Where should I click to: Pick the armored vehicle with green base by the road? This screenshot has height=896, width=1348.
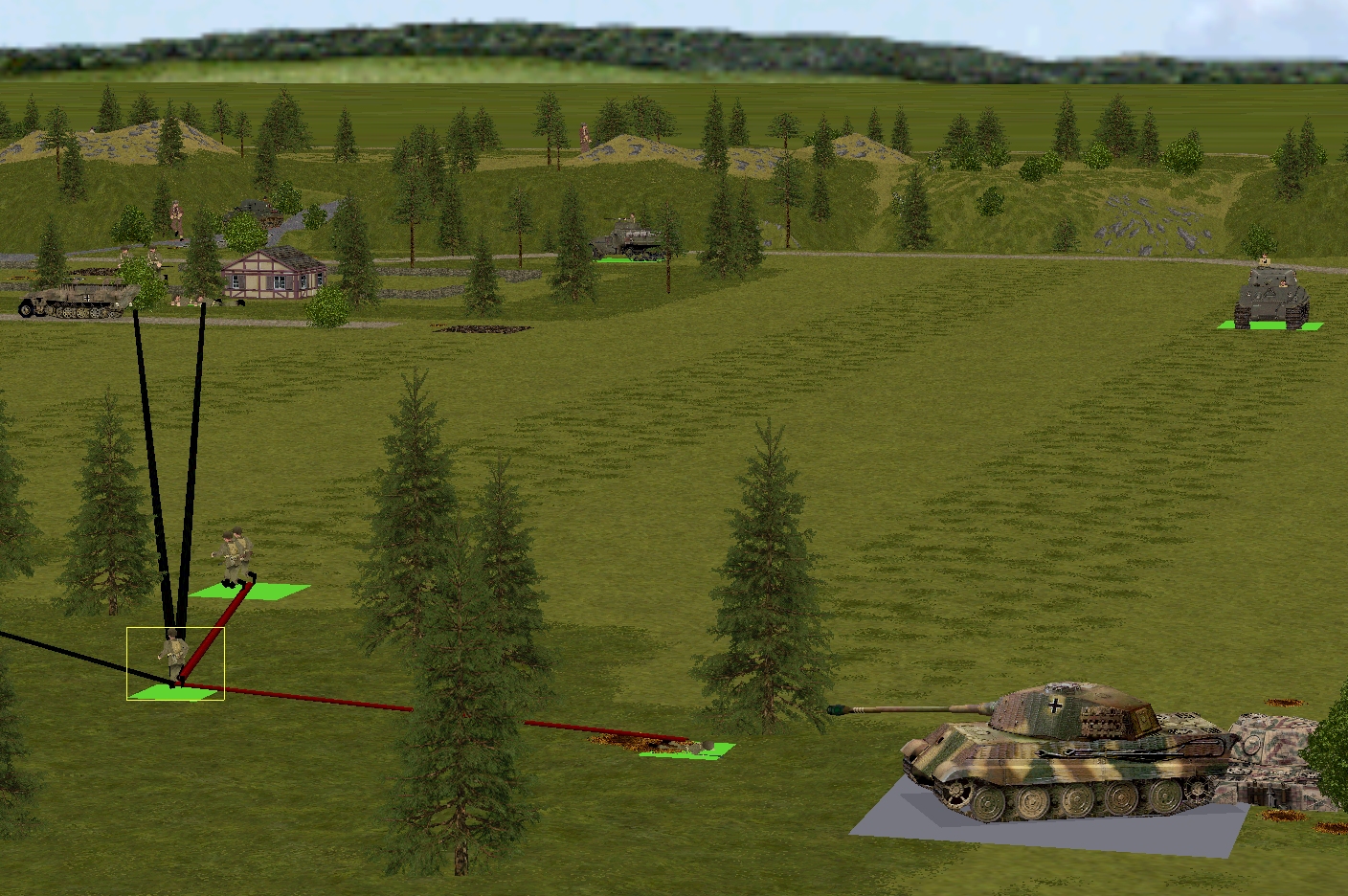tap(627, 240)
